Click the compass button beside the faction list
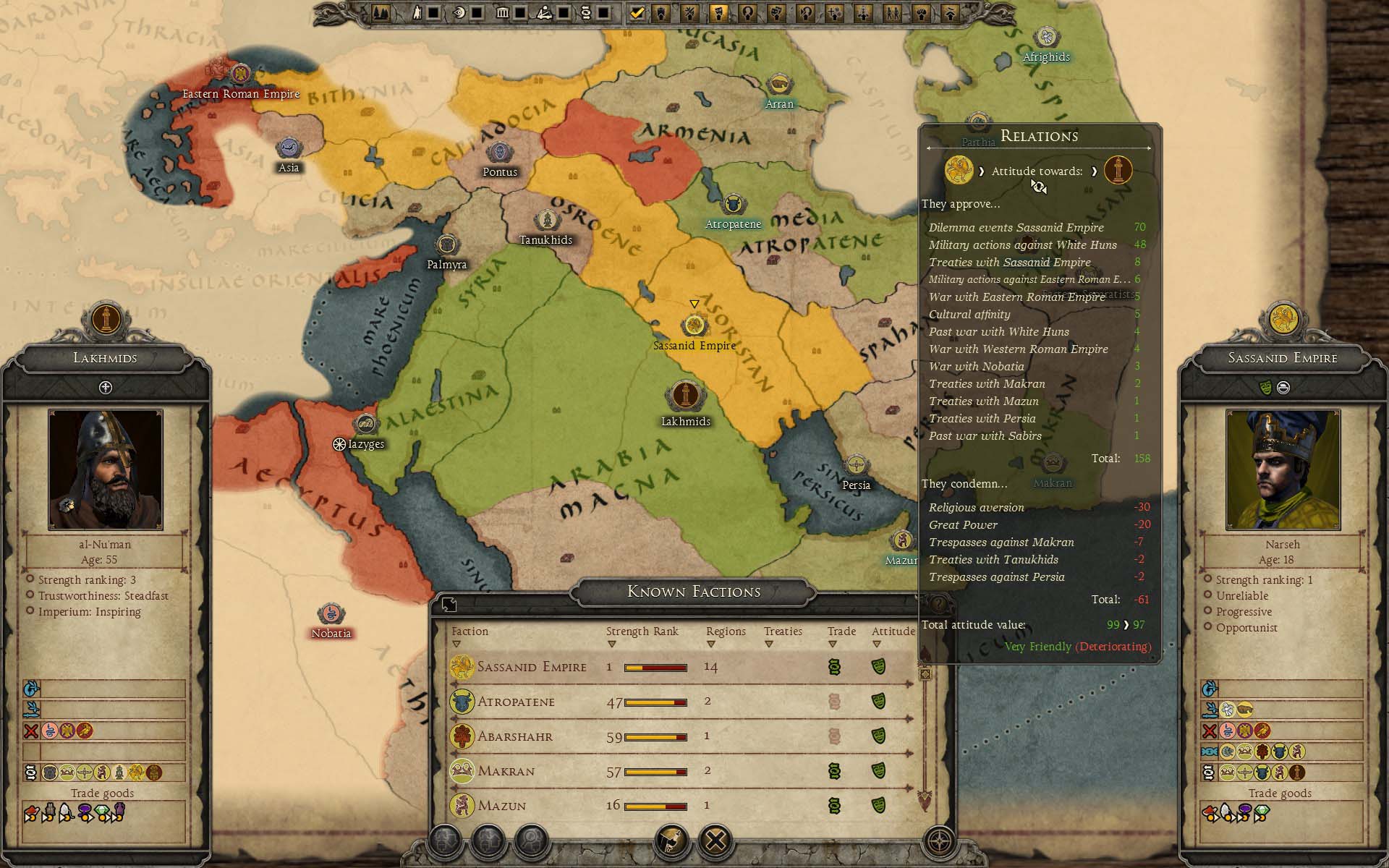Viewport: 1389px width, 868px height. point(940,841)
